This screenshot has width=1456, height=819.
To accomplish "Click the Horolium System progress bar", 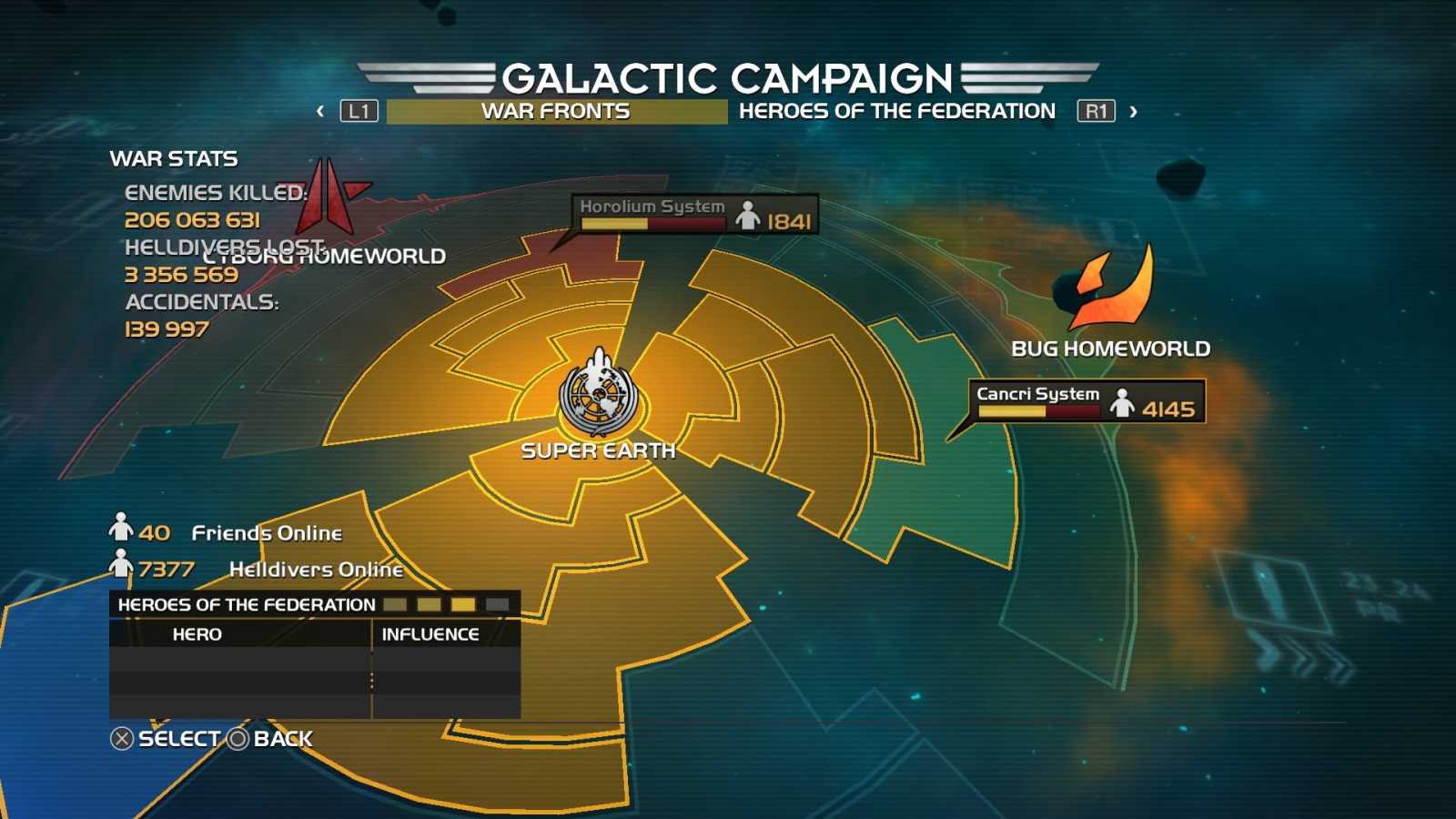I will click(653, 223).
